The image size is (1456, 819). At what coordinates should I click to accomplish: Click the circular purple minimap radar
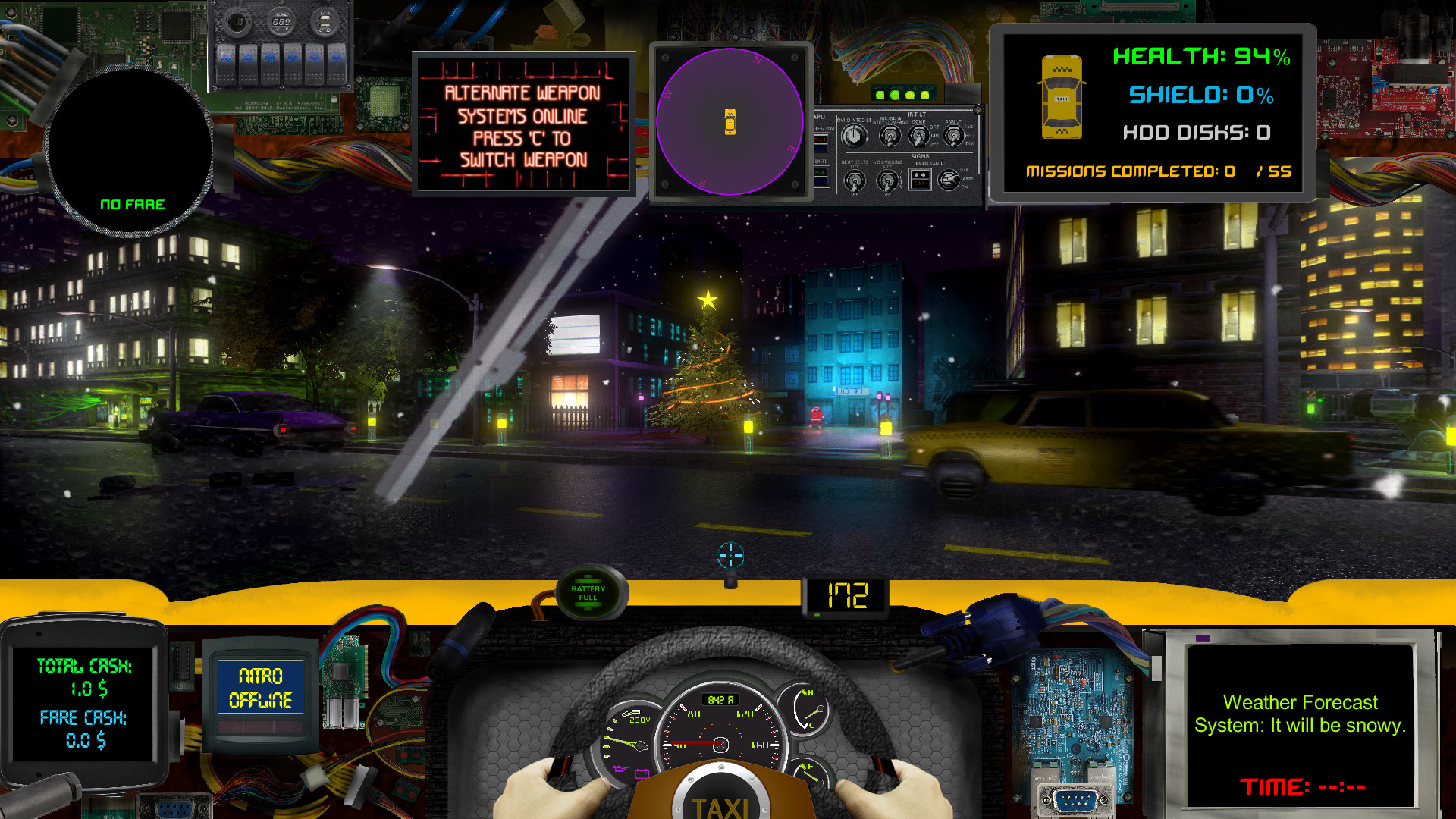tap(730, 122)
